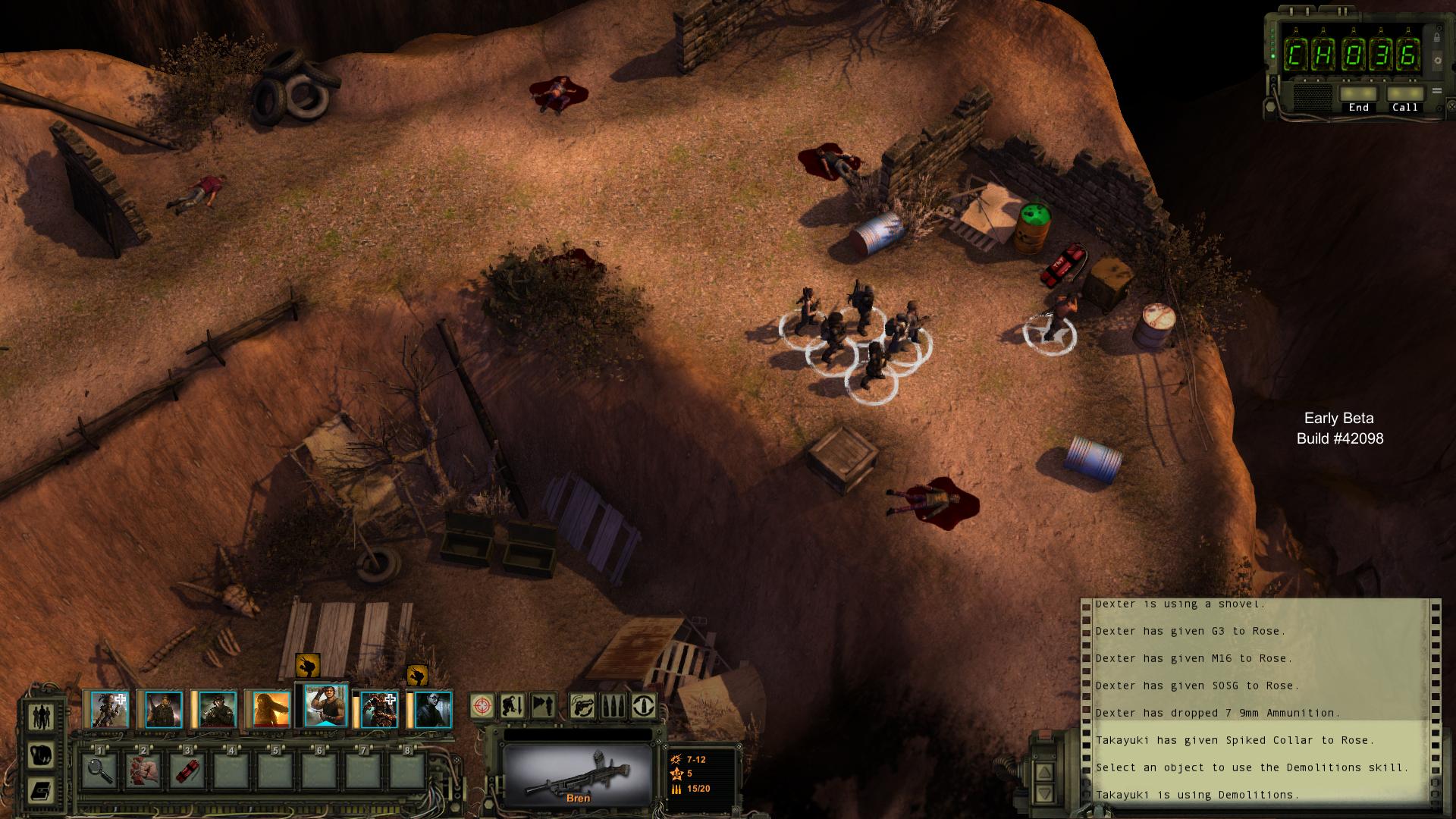Image resolution: width=1456 pixels, height=819 pixels.
Task: Click the three bullets fire-mode button
Action: [613, 706]
